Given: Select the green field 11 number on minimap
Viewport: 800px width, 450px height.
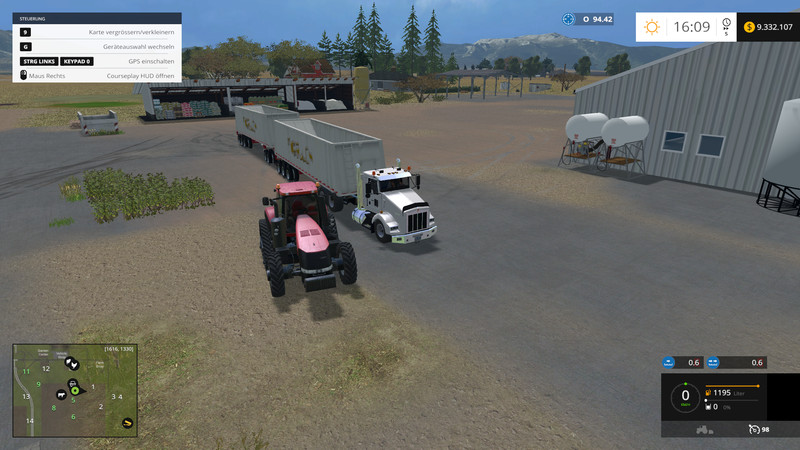Looking at the screenshot, I should (x=26, y=371).
